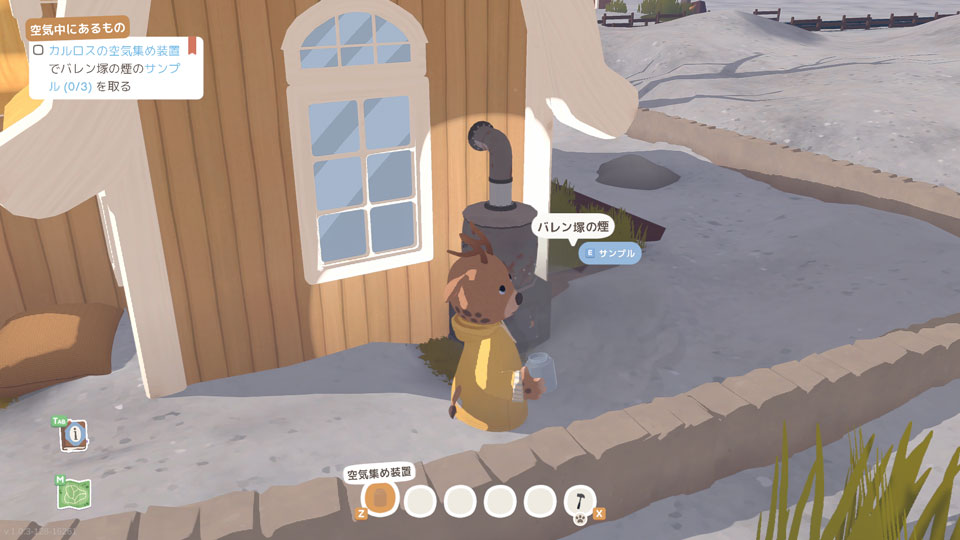Open the green map icon

(75, 493)
